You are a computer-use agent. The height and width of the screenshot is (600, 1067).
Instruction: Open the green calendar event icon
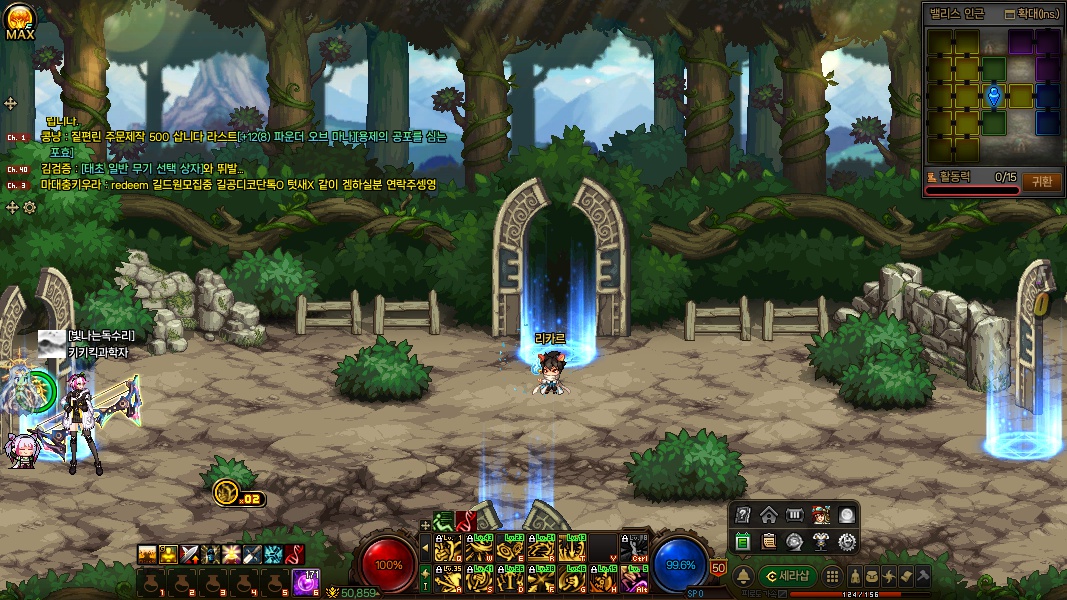click(743, 542)
